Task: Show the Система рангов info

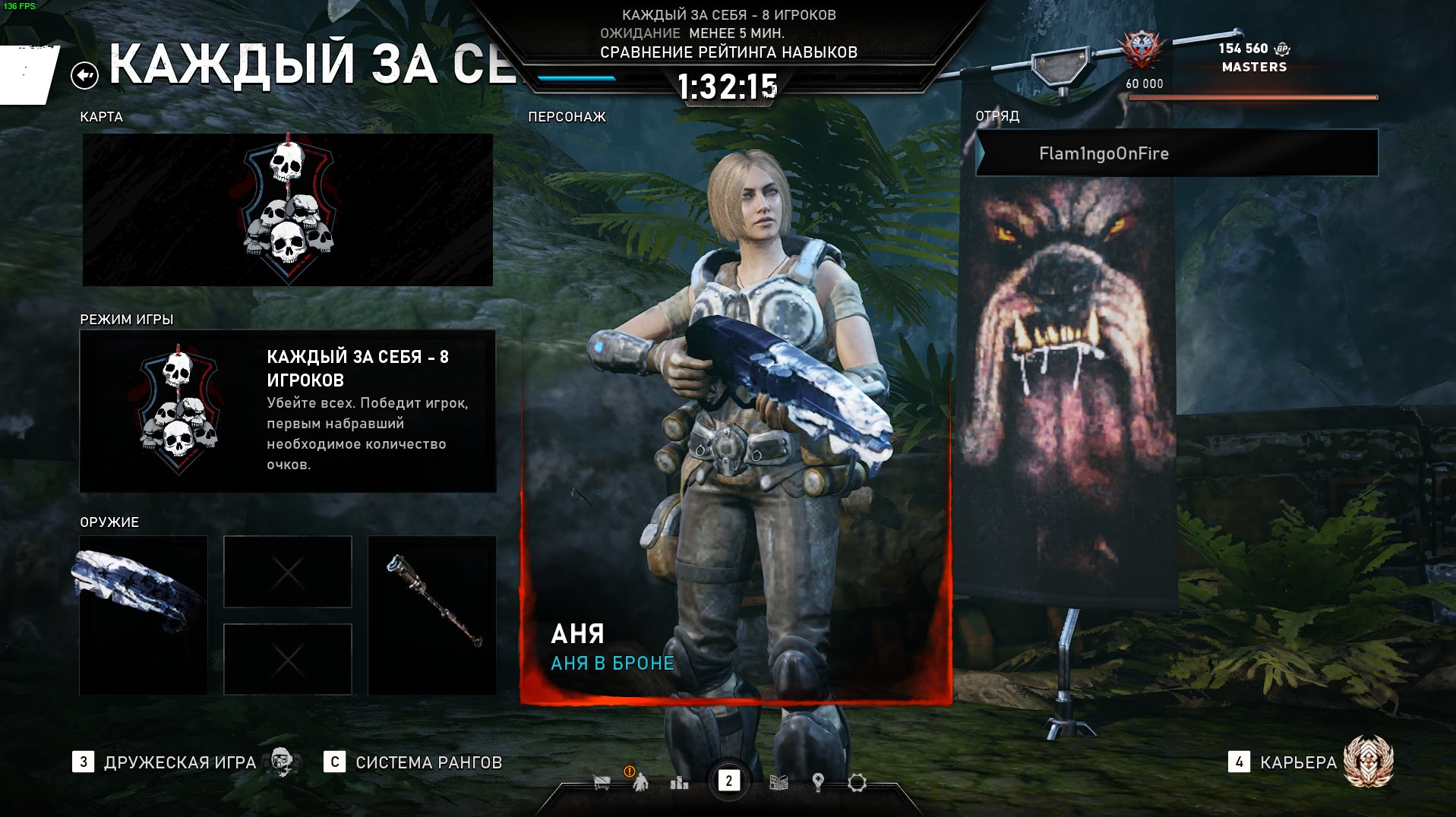Action: (428, 762)
